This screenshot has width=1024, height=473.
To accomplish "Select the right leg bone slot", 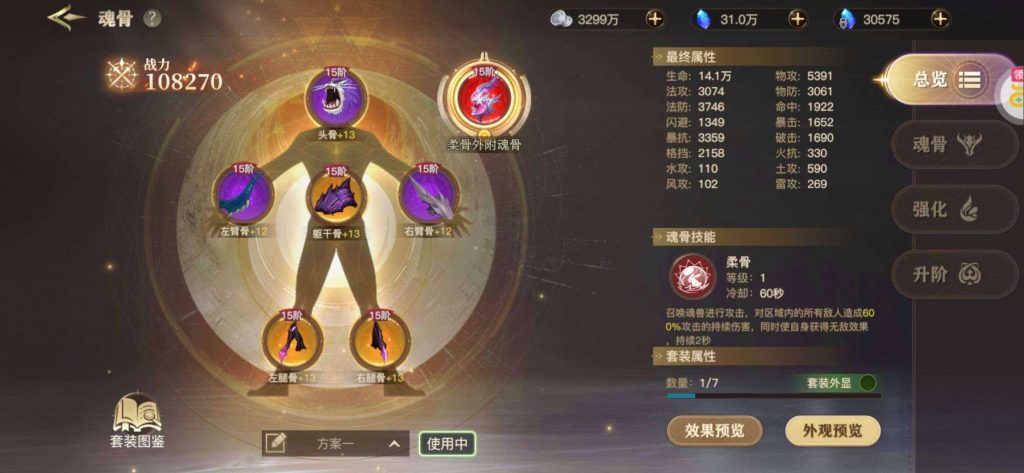I will click(x=380, y=342).
